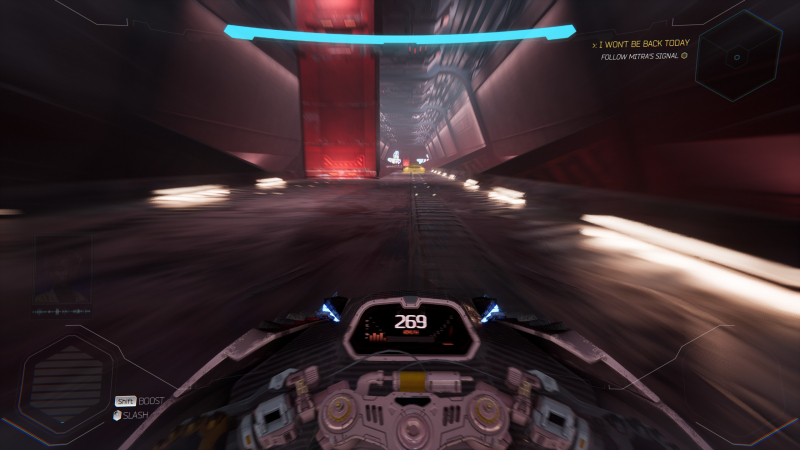Select the "I Won't Be Back Today" mission title
Screen dimensions: 800x450
click(642, 45)
